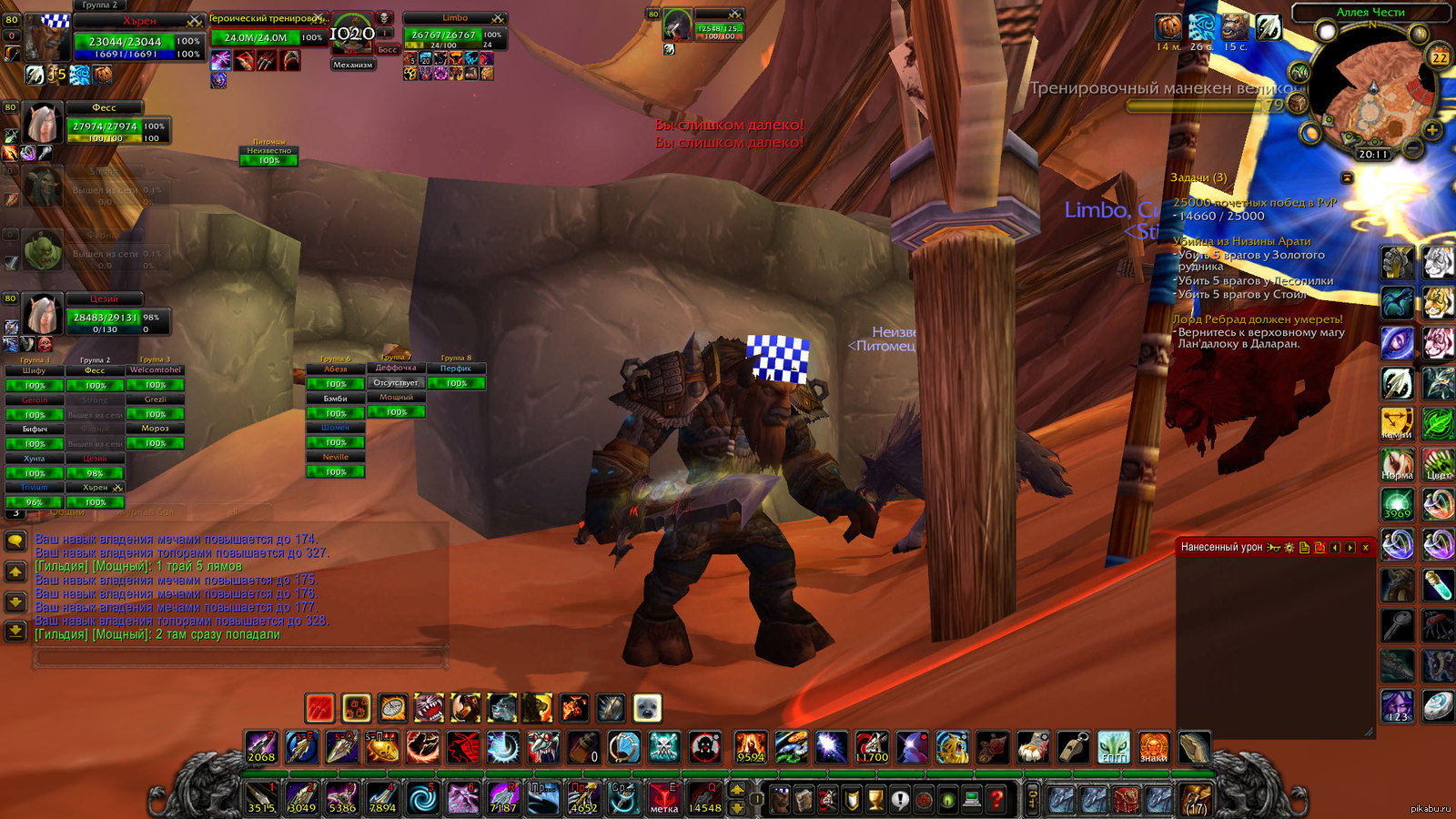Open the golden trophy achievements button
Screen dimensions: 1456x819
(875, 800)
